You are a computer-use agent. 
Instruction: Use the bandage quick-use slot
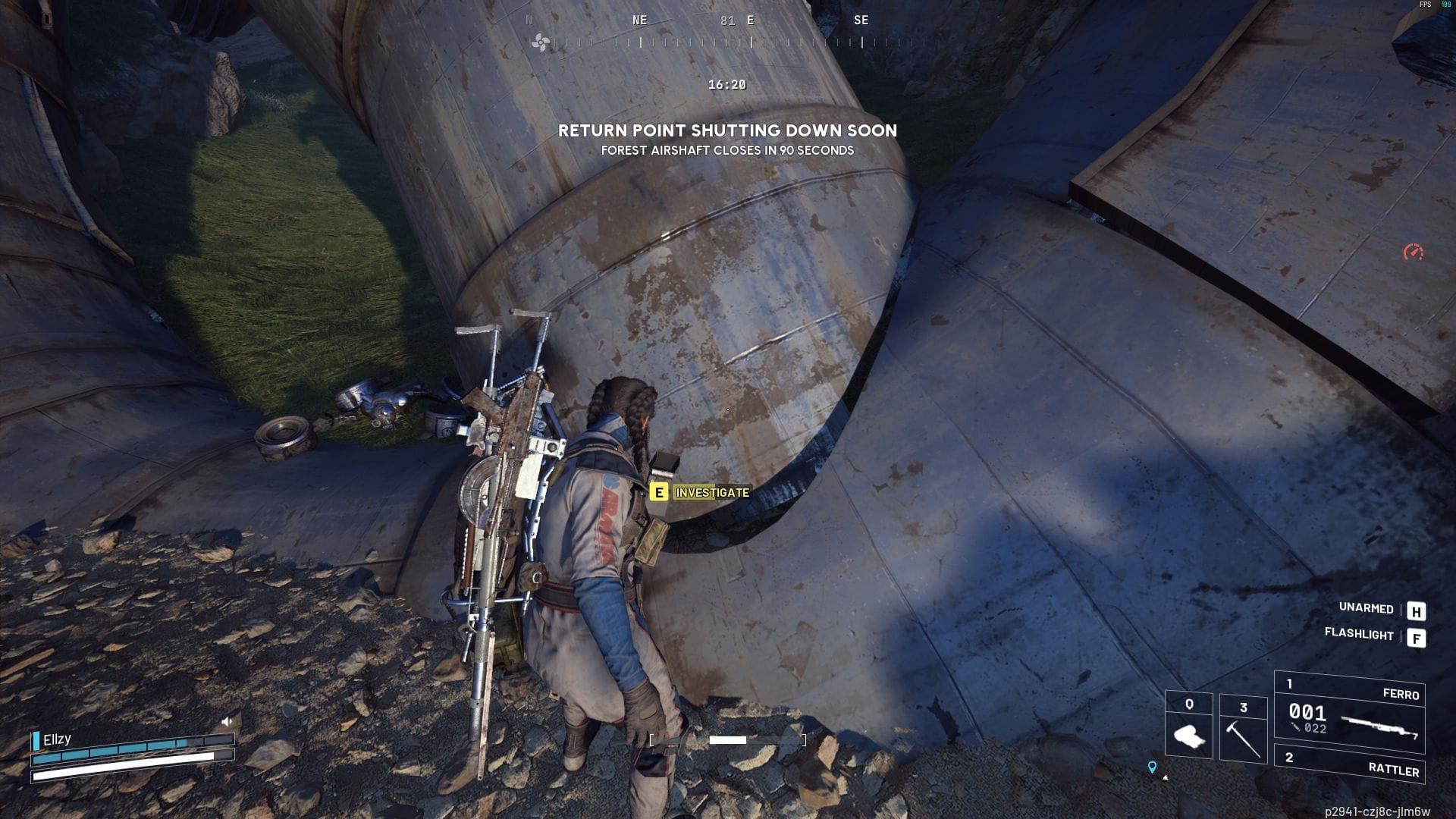coord(1188,726)
